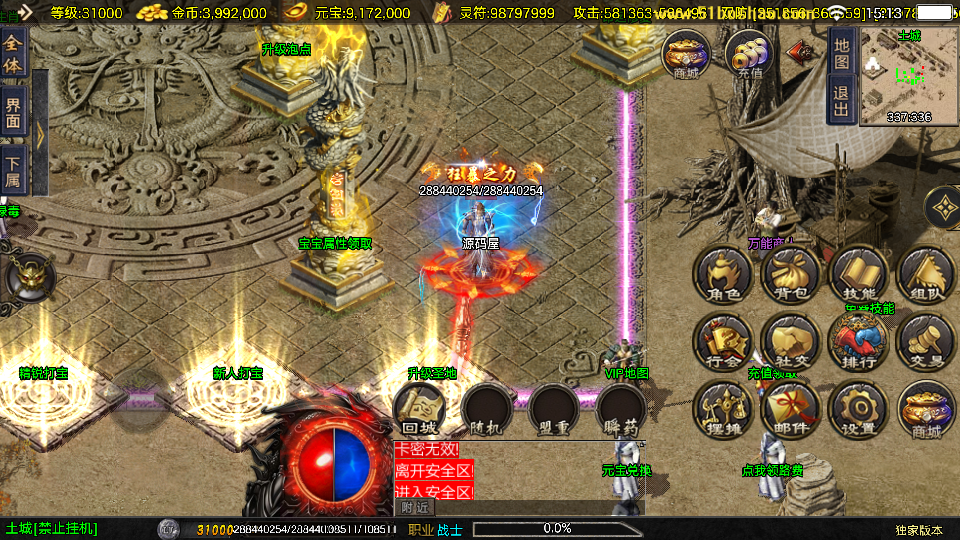
Task: Open the 背包 bag inventory
Action: pos(790,276)
